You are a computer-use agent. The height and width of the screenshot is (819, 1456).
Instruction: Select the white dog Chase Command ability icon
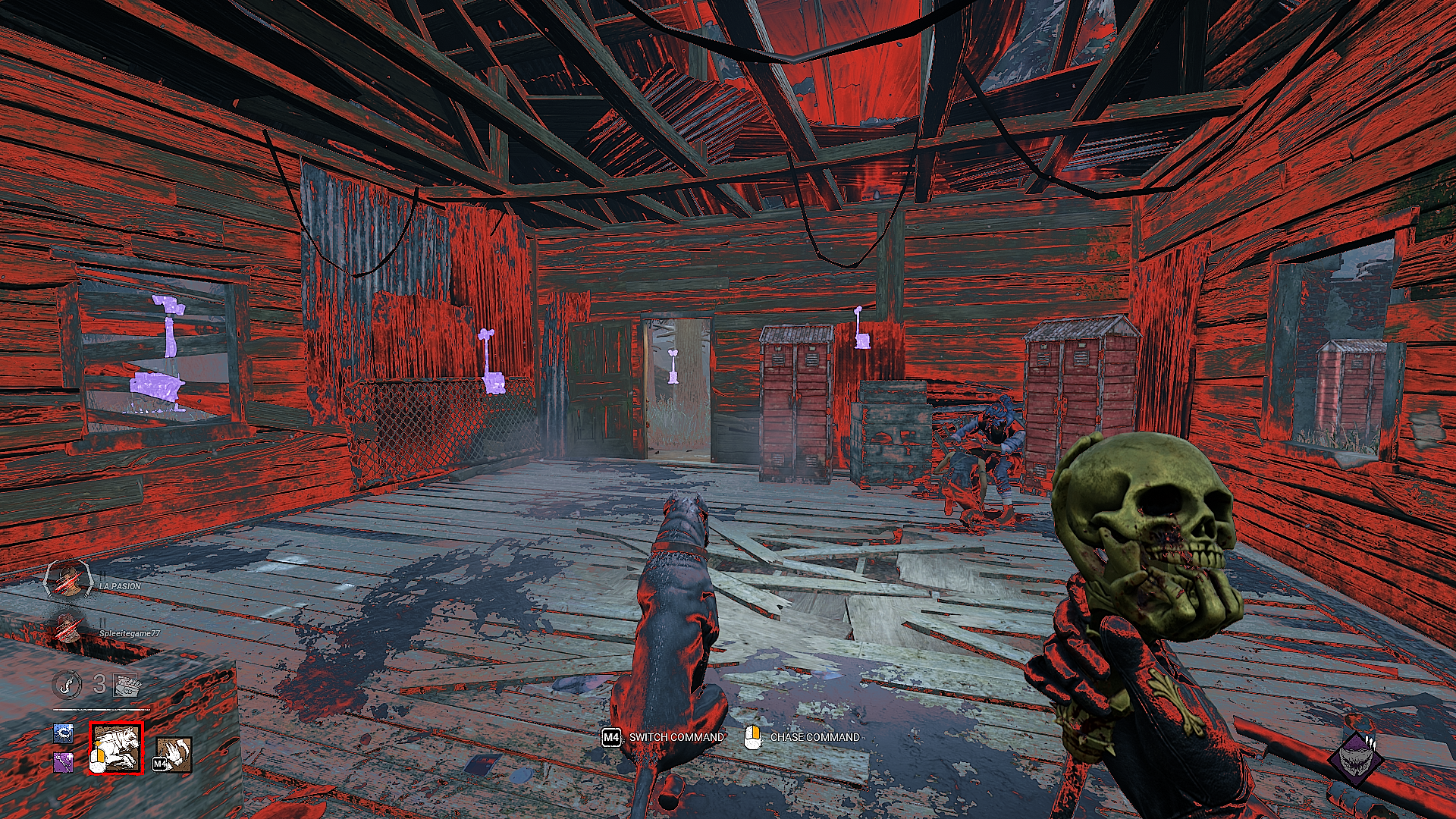(116, 748)
